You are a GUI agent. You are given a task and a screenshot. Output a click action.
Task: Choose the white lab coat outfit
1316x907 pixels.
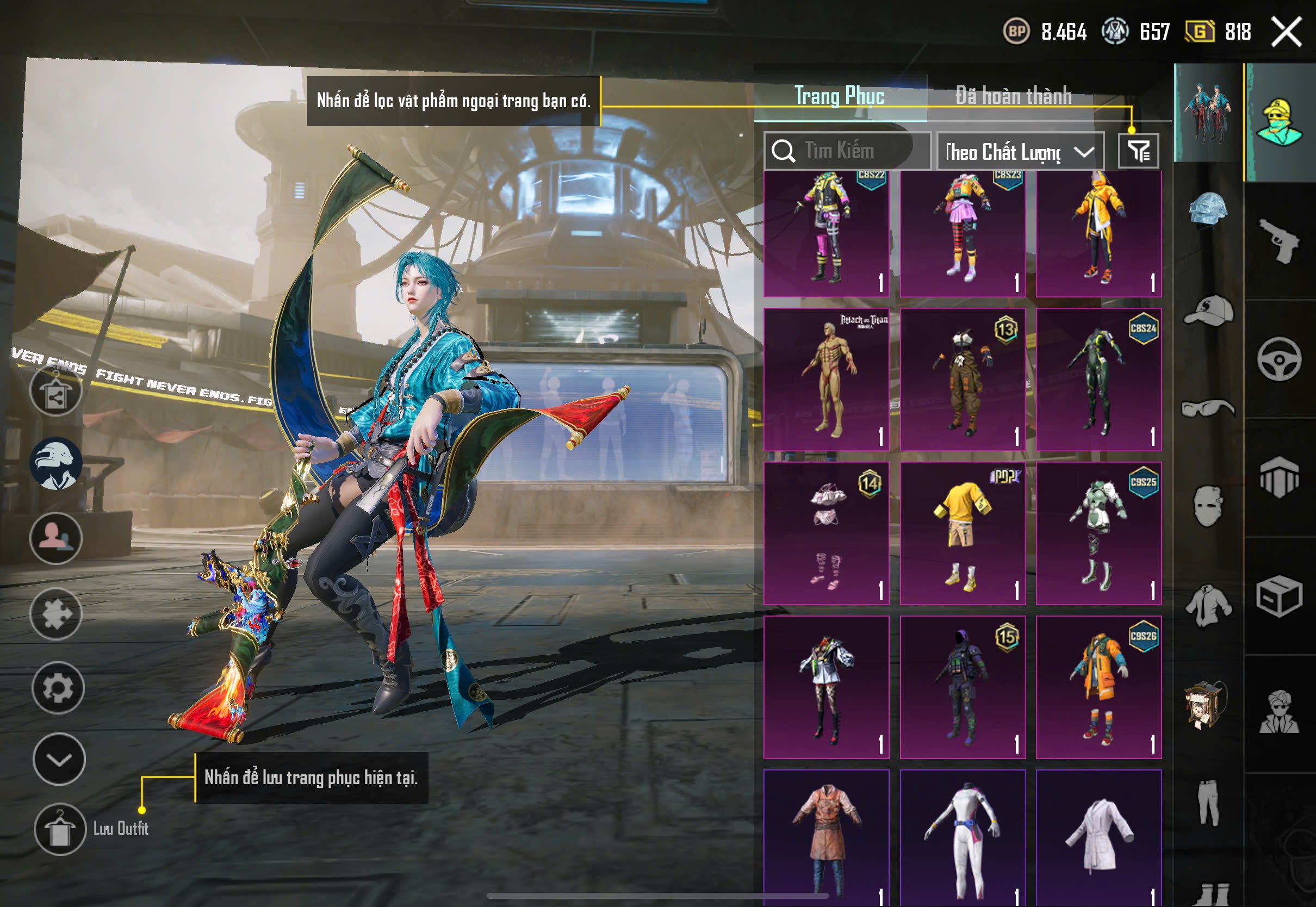[x=1098, y=835]
